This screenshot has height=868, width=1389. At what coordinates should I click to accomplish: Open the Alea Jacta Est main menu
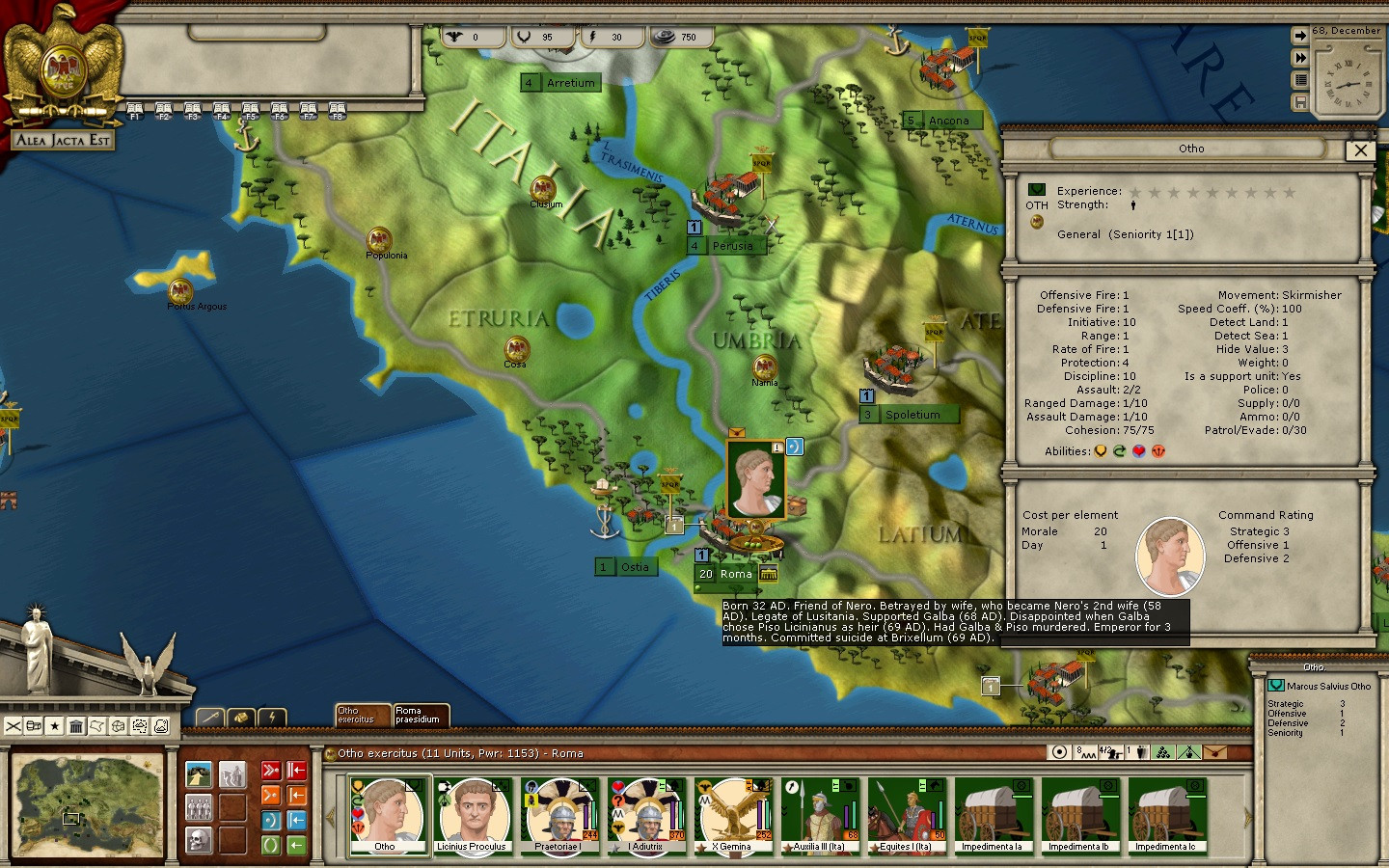click(64, 140)
